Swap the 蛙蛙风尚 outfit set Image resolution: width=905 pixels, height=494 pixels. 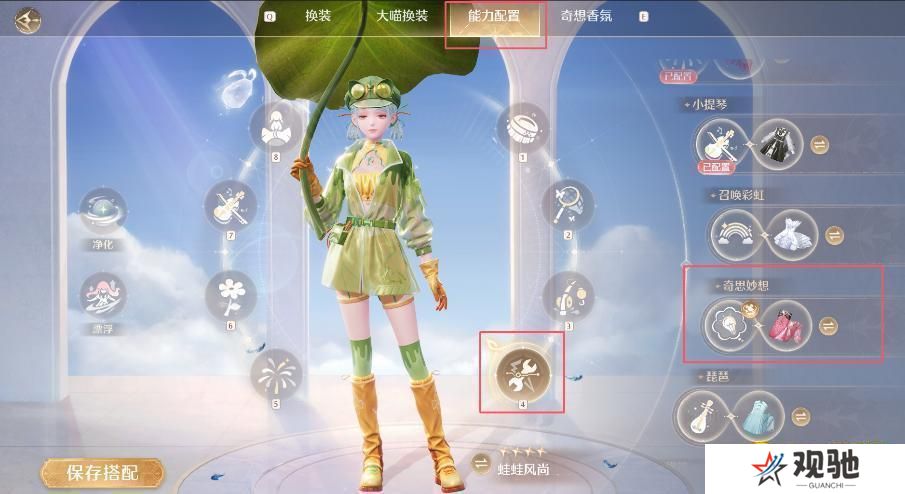pyautogui.click(x=481, y=462)
